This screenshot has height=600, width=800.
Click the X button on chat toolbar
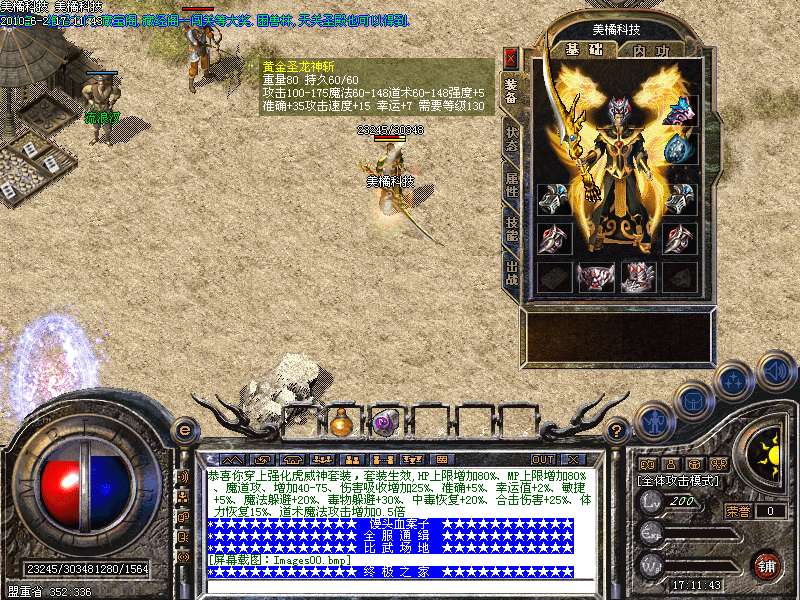coord(575,459)
